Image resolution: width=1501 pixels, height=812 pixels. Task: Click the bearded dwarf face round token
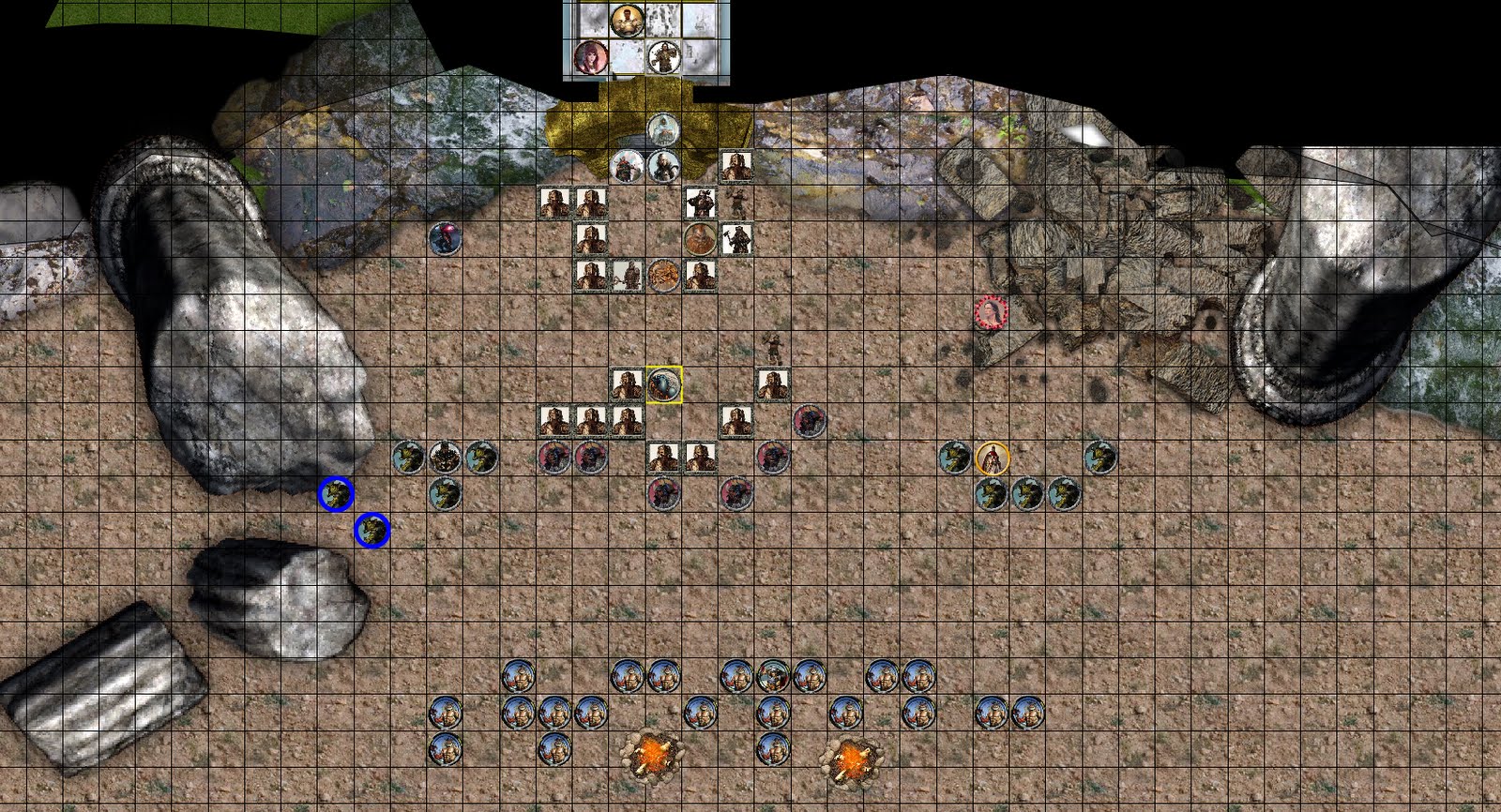[699, 238]
